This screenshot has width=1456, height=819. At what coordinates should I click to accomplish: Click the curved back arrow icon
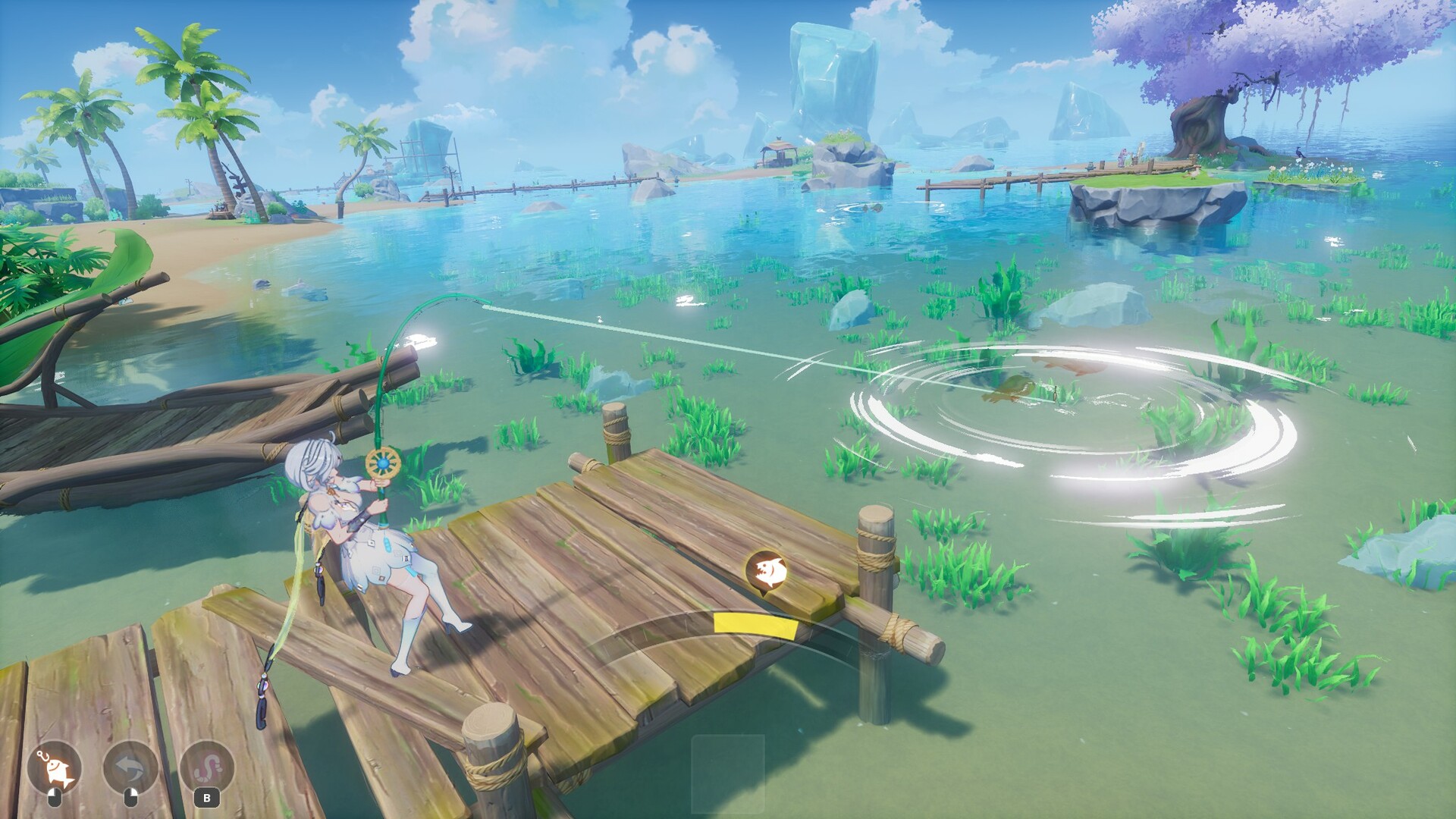pyautogui.click(x=130, y=768)
